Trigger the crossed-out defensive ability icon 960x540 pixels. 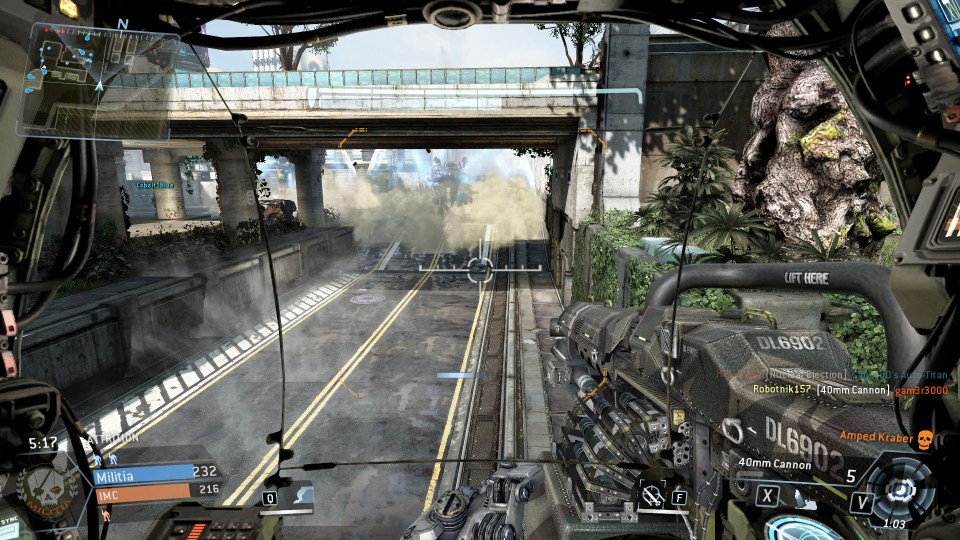(x=653, y=493)
